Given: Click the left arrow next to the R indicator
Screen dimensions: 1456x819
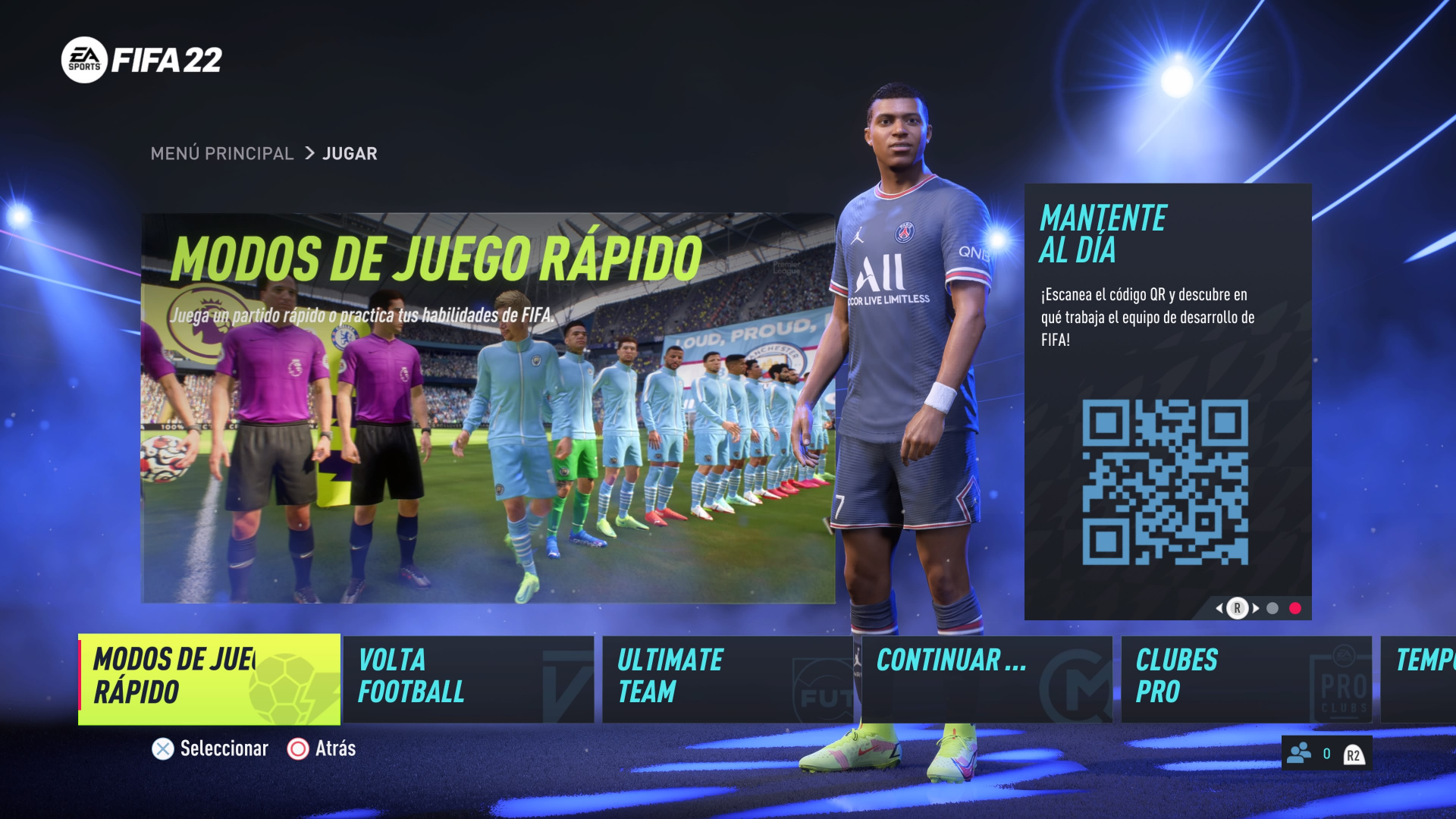Looking at the screenshot, I should (x=1220, y=608).
